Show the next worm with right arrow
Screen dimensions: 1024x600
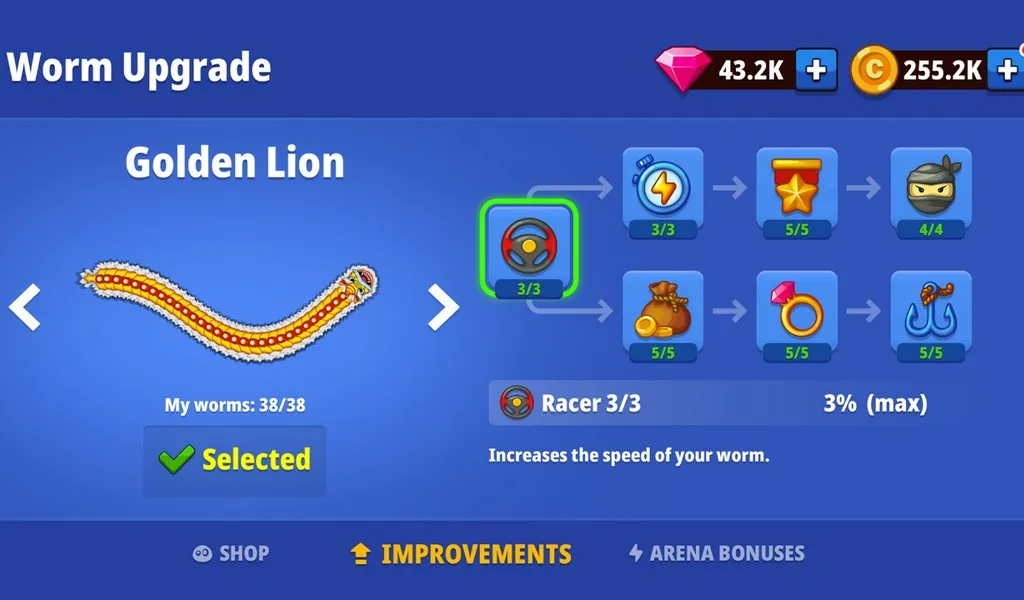coord(443,308)
